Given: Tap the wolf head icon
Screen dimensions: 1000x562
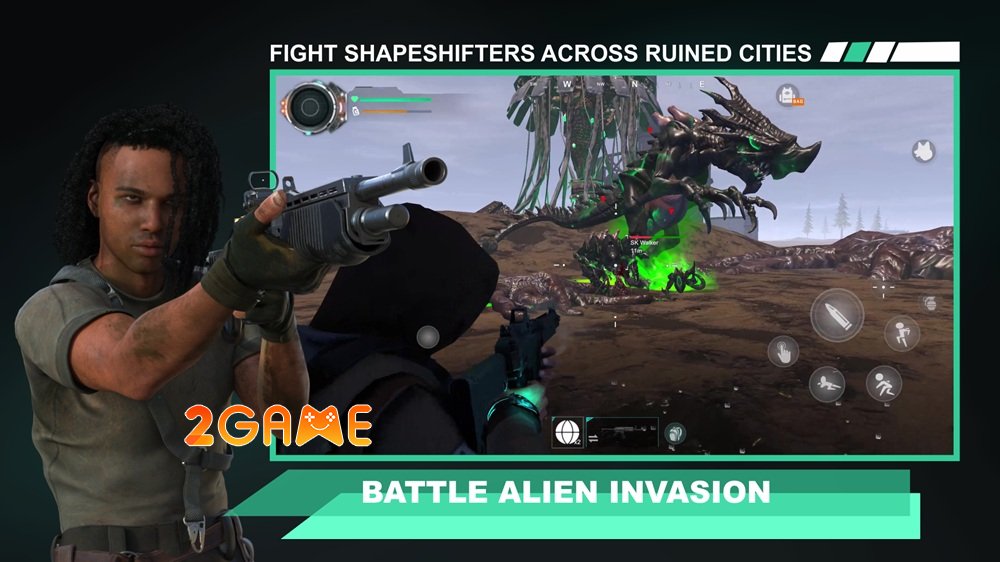Looking at the screenshot, I should coord(922,151).
